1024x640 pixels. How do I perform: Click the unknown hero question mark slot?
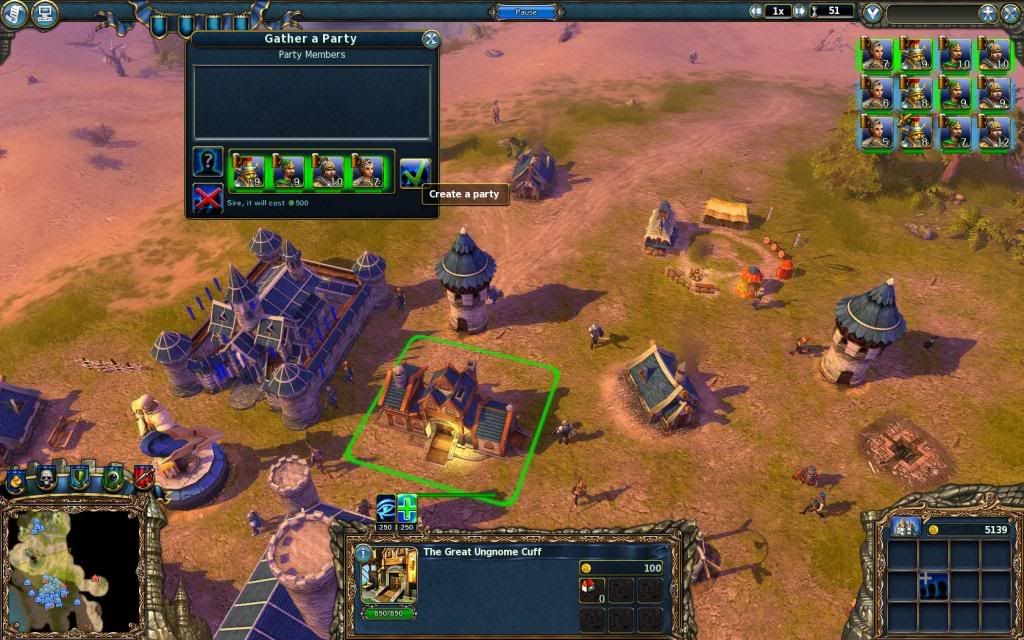[x=207, y=163]
